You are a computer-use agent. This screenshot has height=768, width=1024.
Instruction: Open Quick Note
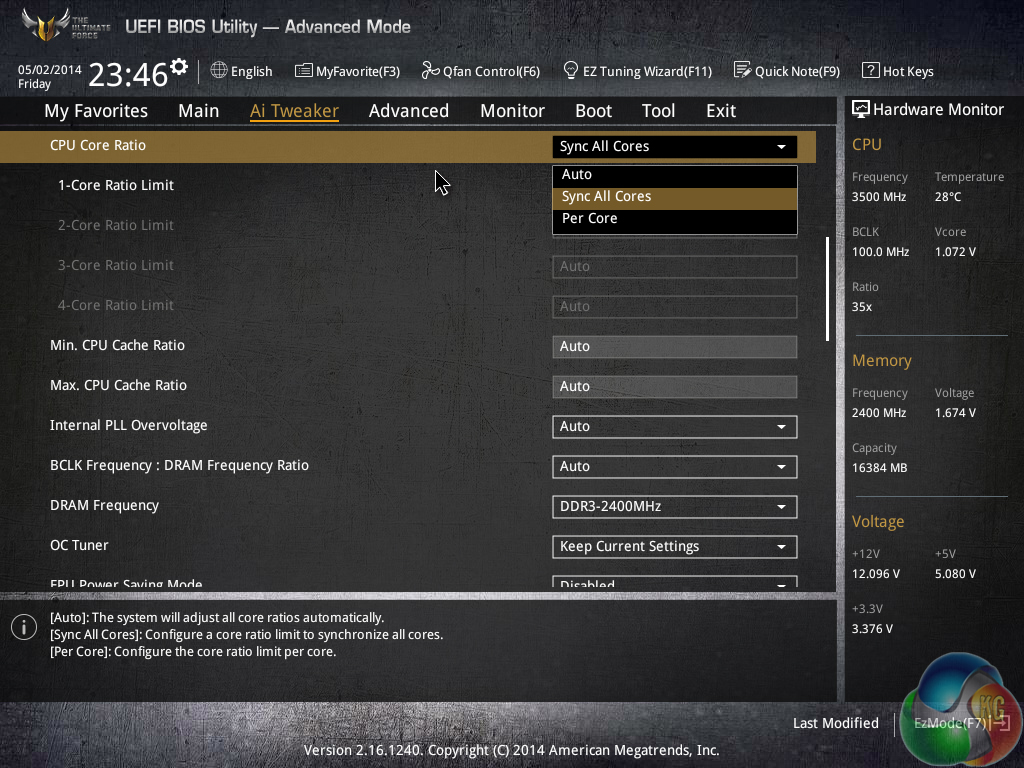[x=786, y=71]
